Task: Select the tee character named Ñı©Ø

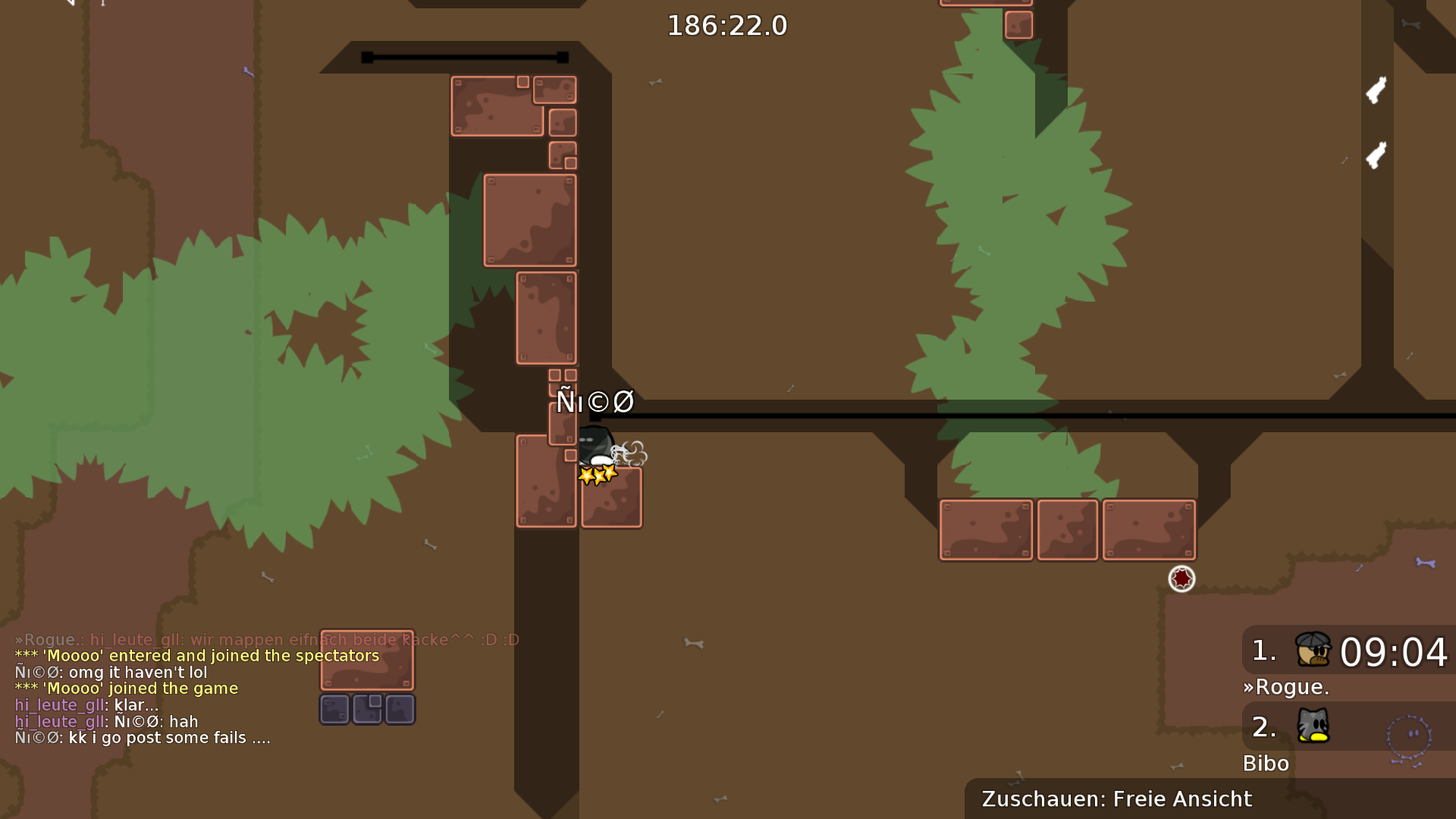Action: (595, 444)
